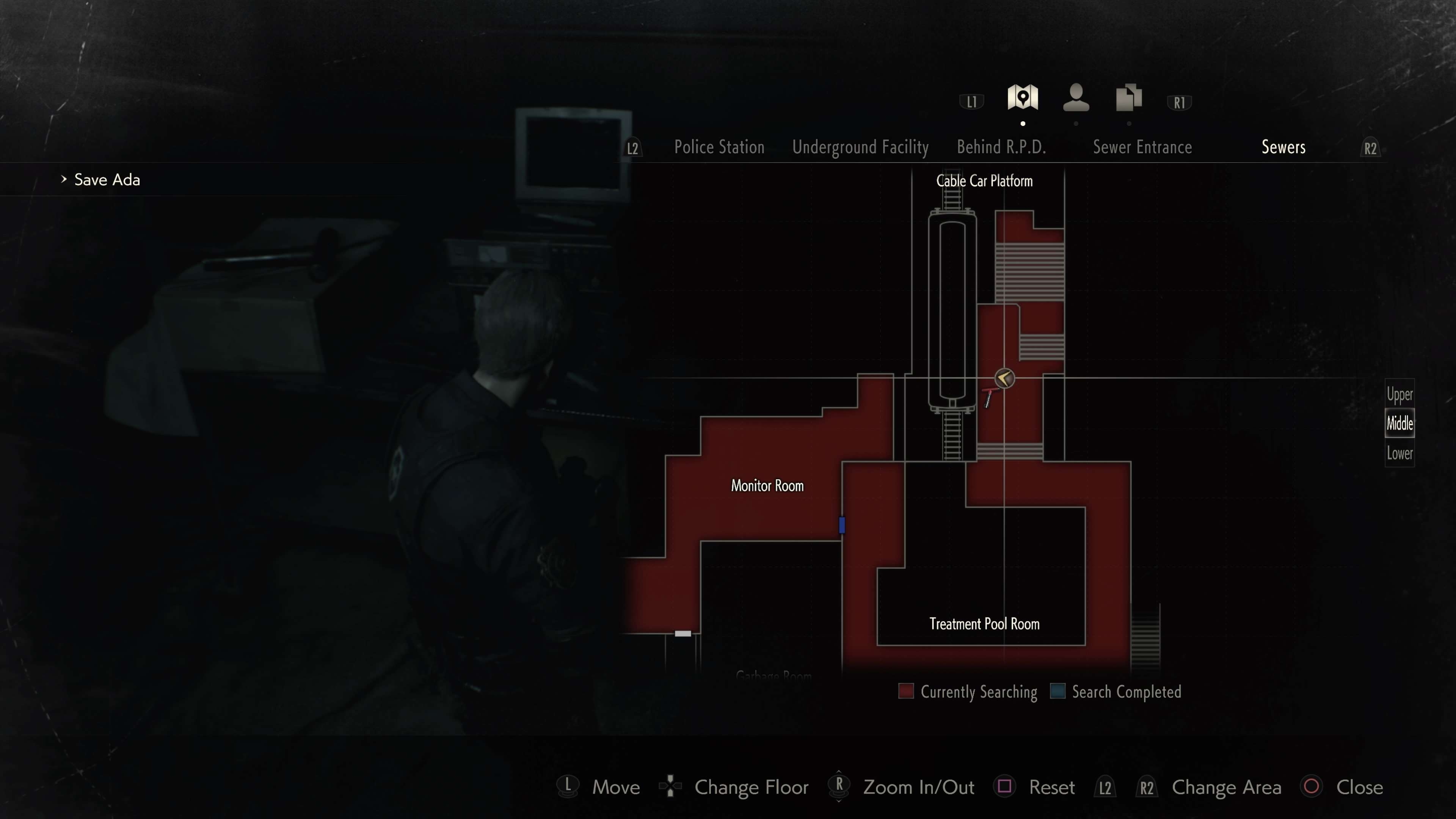The image size is (1456, 819).
Task: Click the Cable Car Platform label
Action: tap(984, 181)
